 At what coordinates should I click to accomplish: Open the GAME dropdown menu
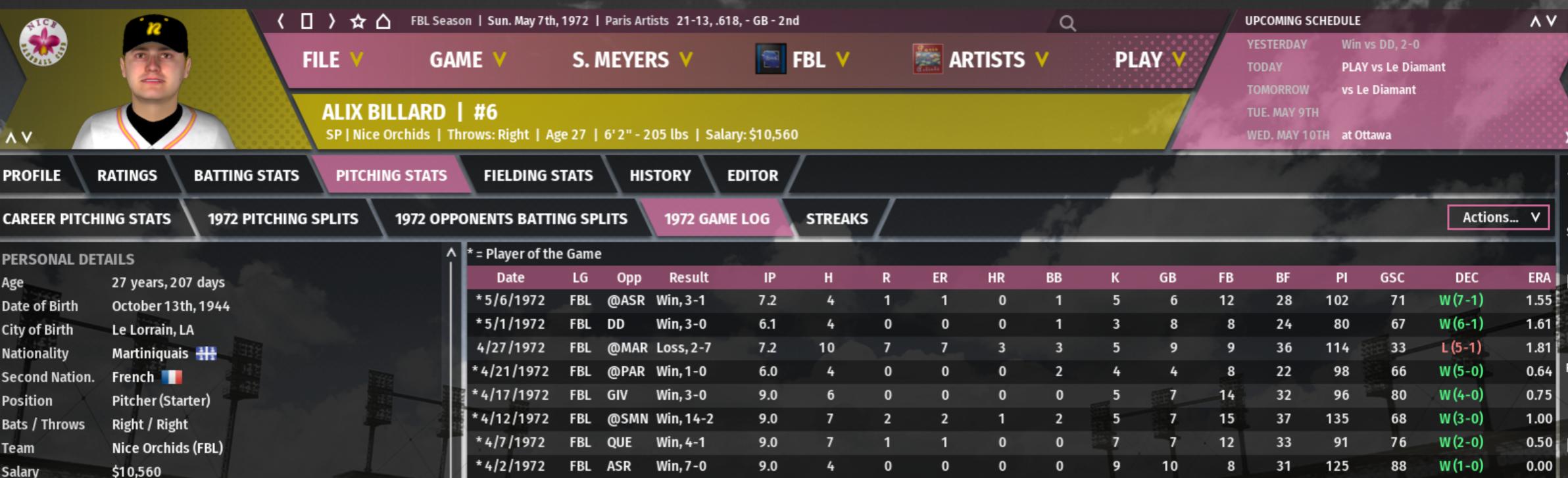[x=467, y=60]
